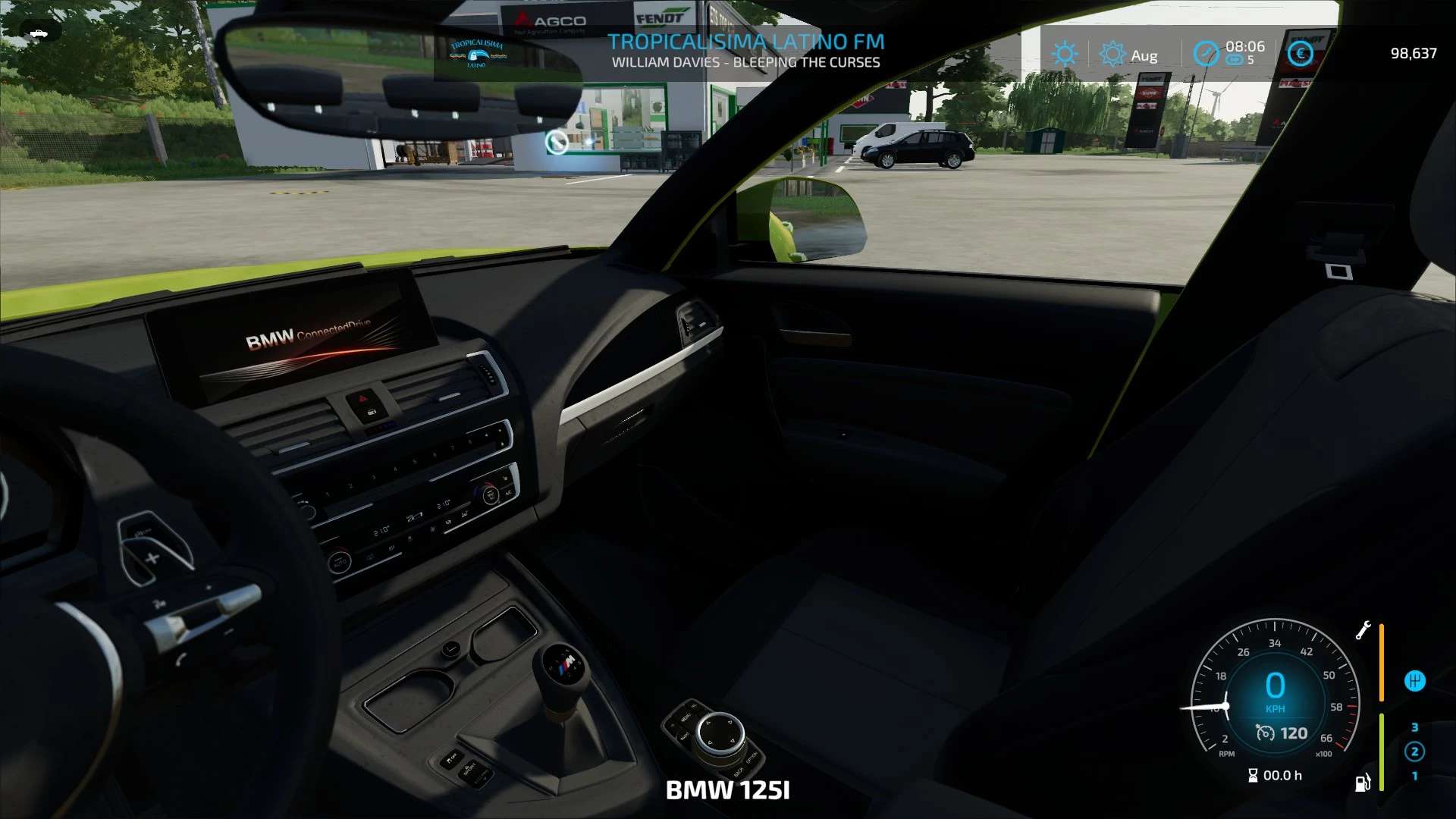The height and width of the screenshot is (819, 1456).
Task: Click the cruise control speed icon
Action: pyautogui.click(x=1265, y=733)
